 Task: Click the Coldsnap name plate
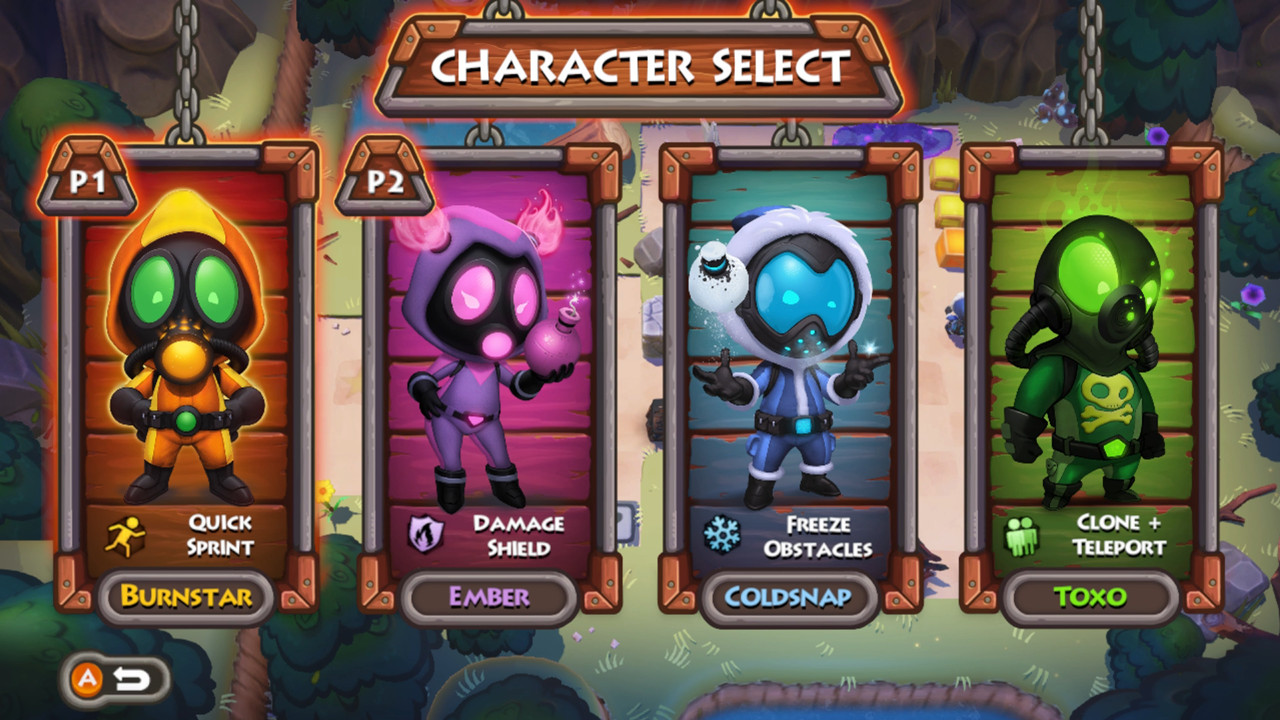click(x=789, y=598)
